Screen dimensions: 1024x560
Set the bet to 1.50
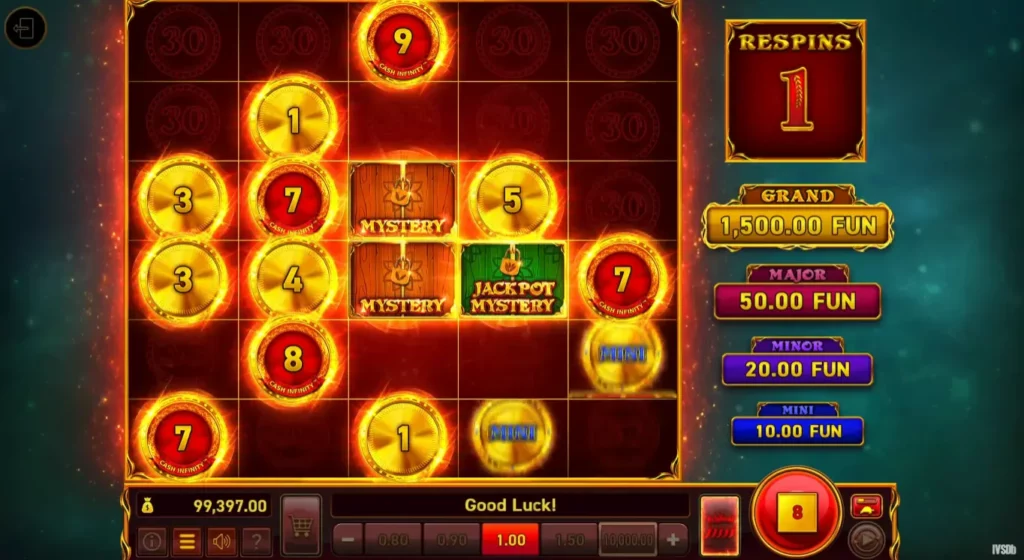click(568, 538)
